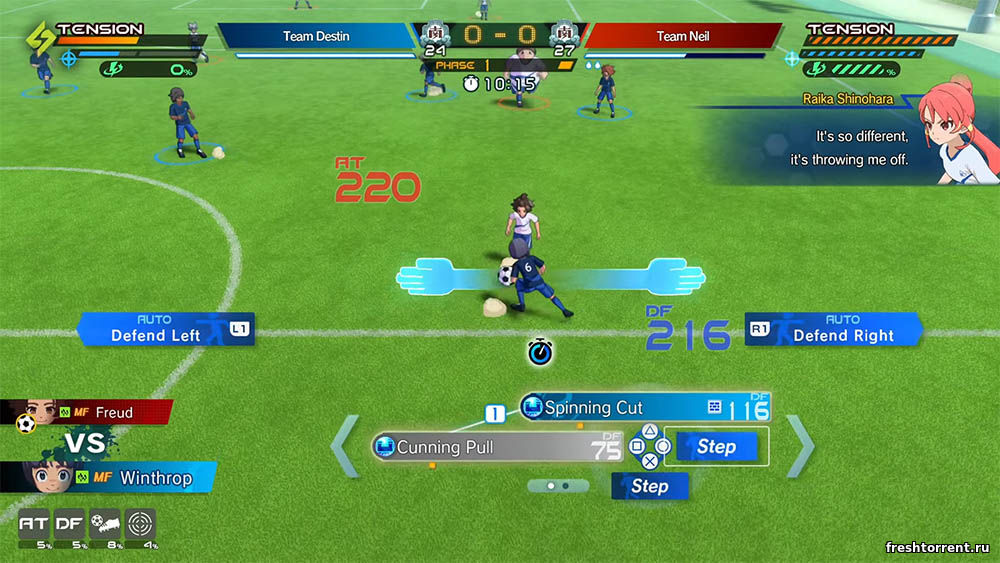Click the AT stat boost icon
This screenshot has height=563, width=1000.
(x=34, y=524)
